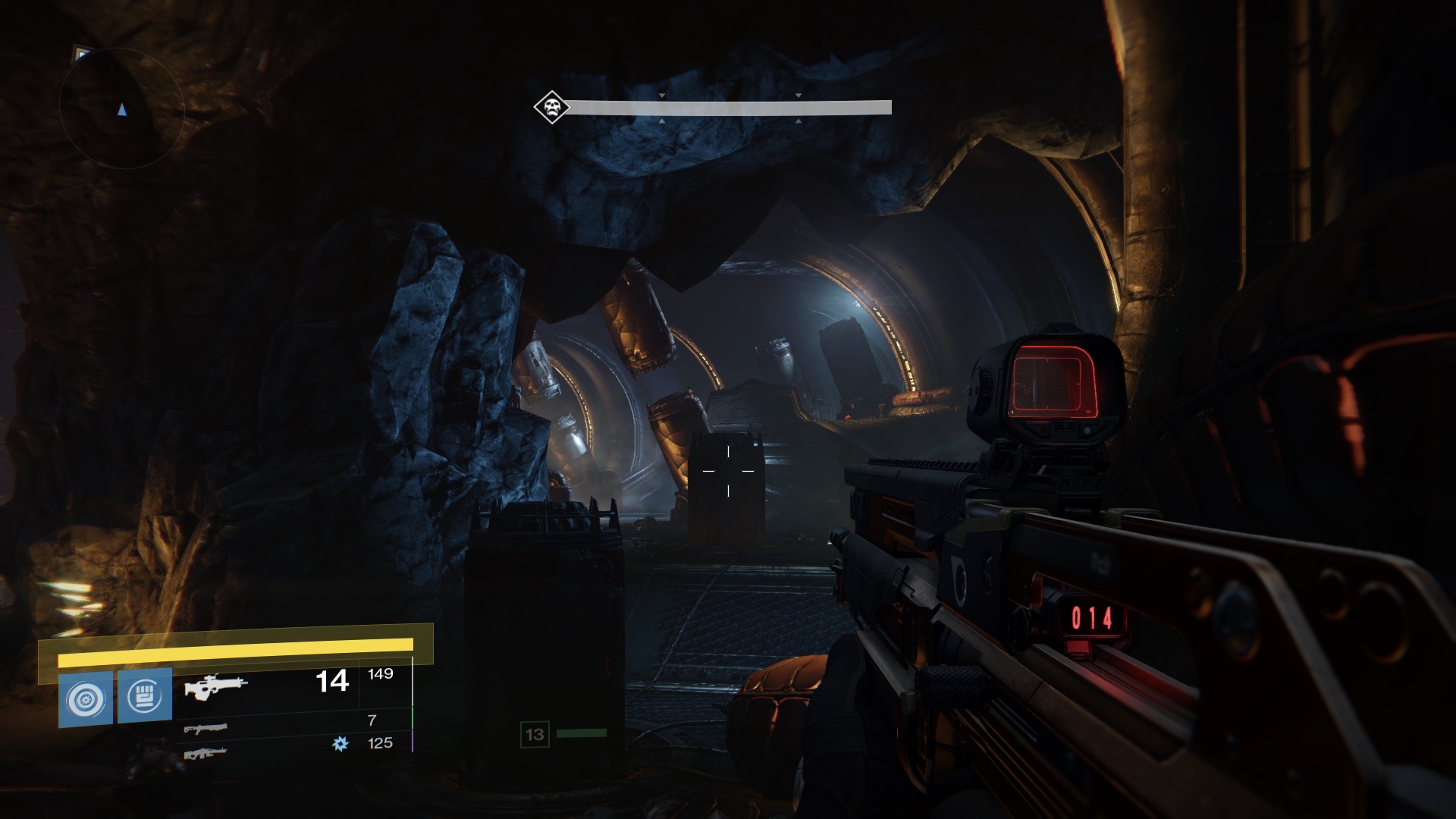The width and height of the screenshot is (1456, 819).
Task: Click the level 13 badge
Action: (x=535, y=734)
